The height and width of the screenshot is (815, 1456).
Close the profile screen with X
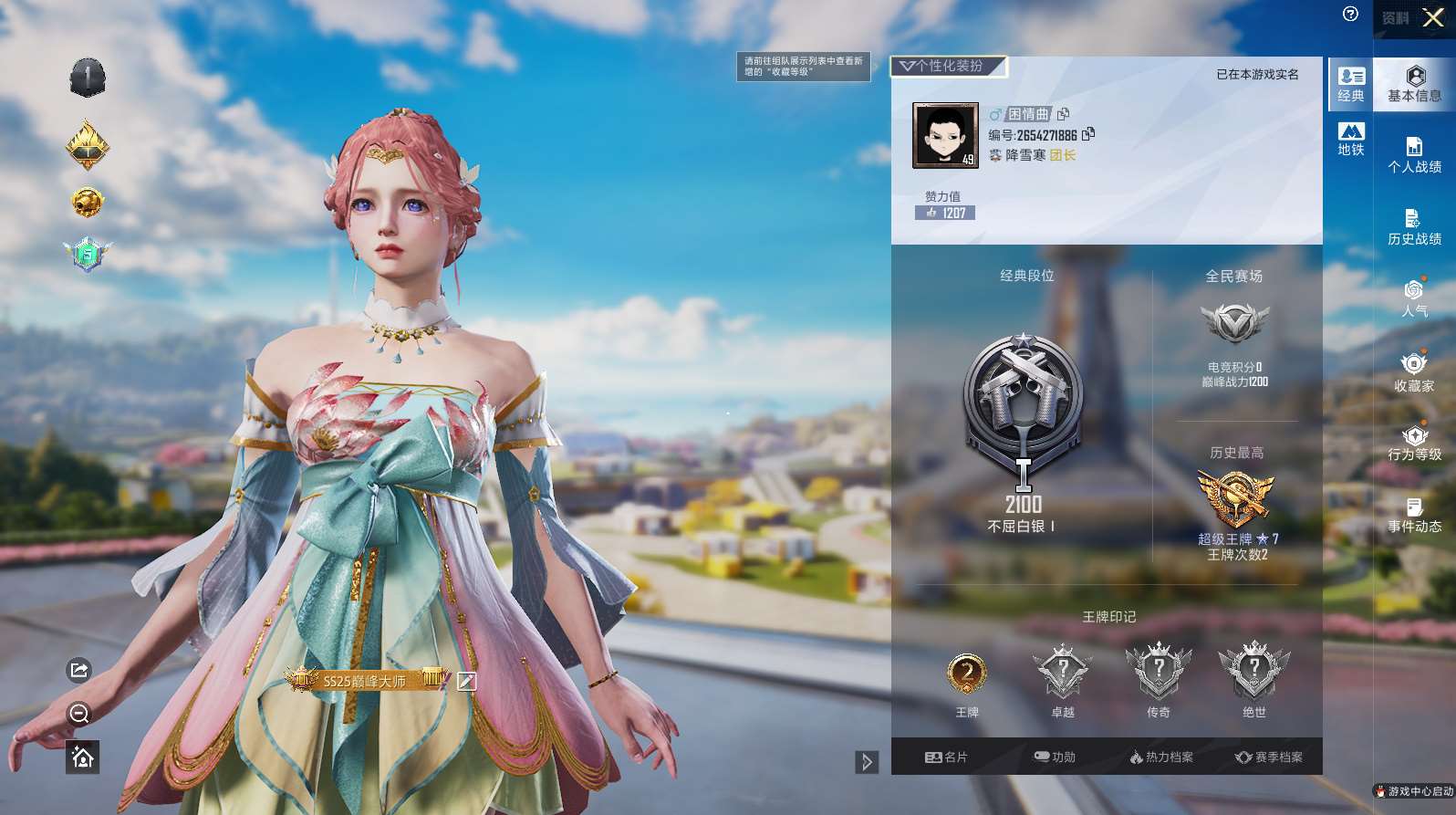coord(1433,18)
